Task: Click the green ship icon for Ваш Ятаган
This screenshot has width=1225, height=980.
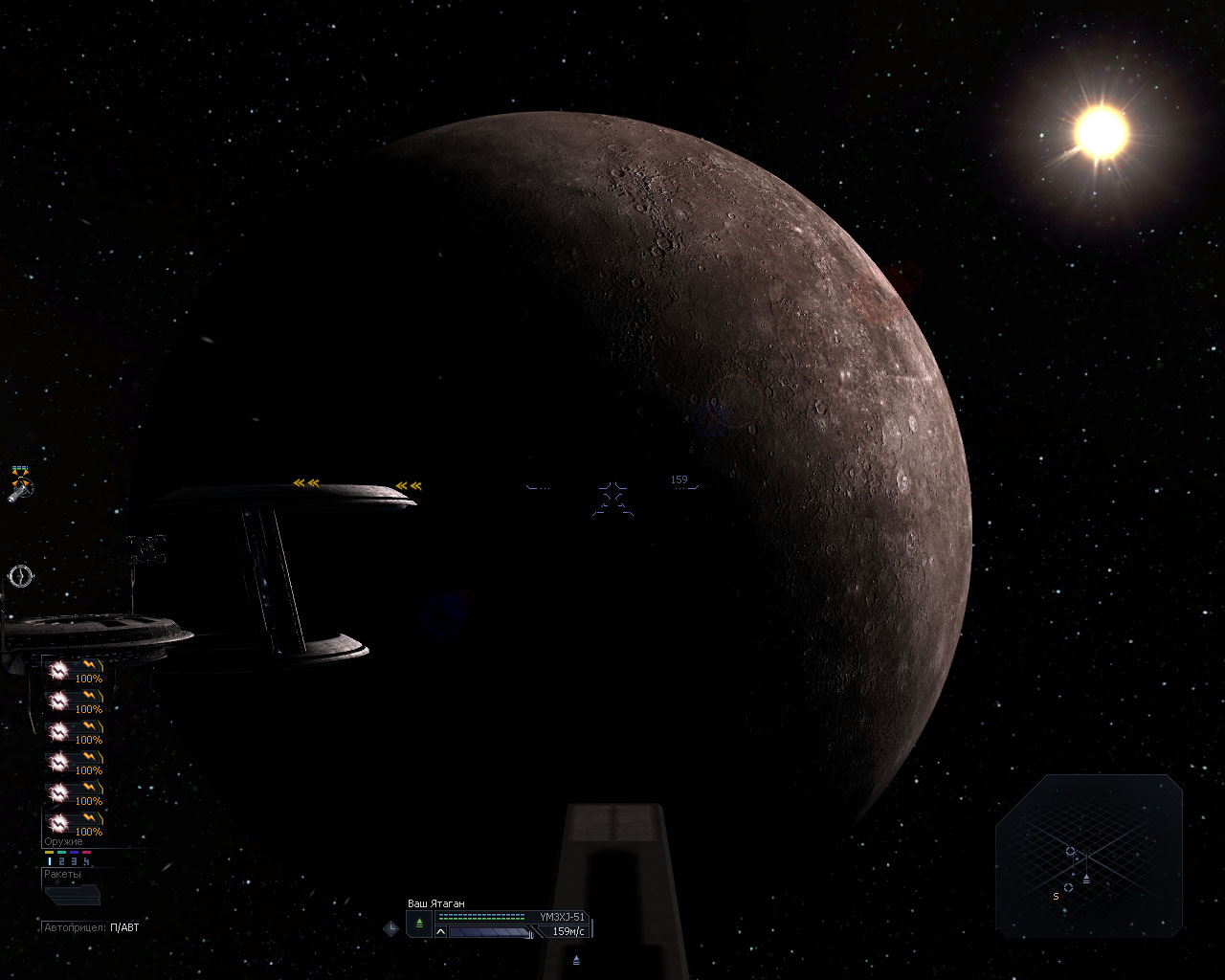Action: tap(419, 923)
